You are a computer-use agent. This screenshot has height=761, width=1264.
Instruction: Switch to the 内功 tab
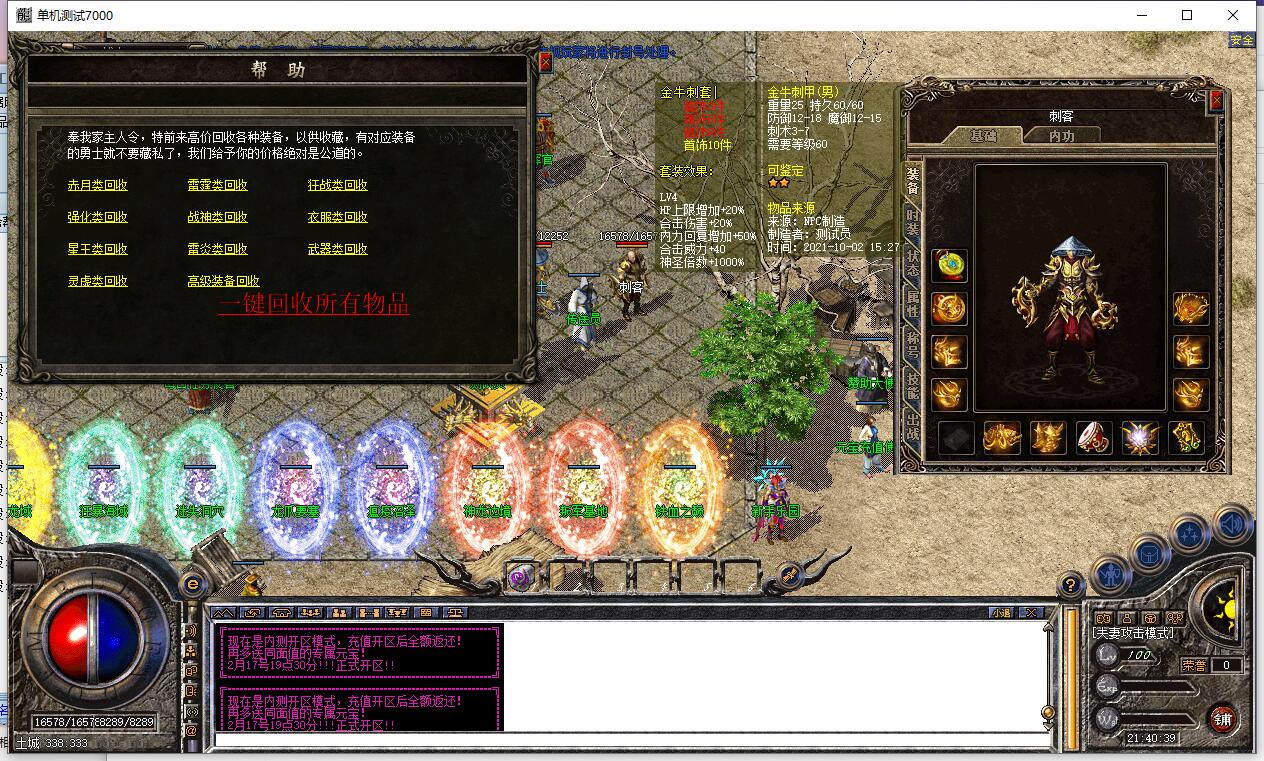pos(1062,135)
